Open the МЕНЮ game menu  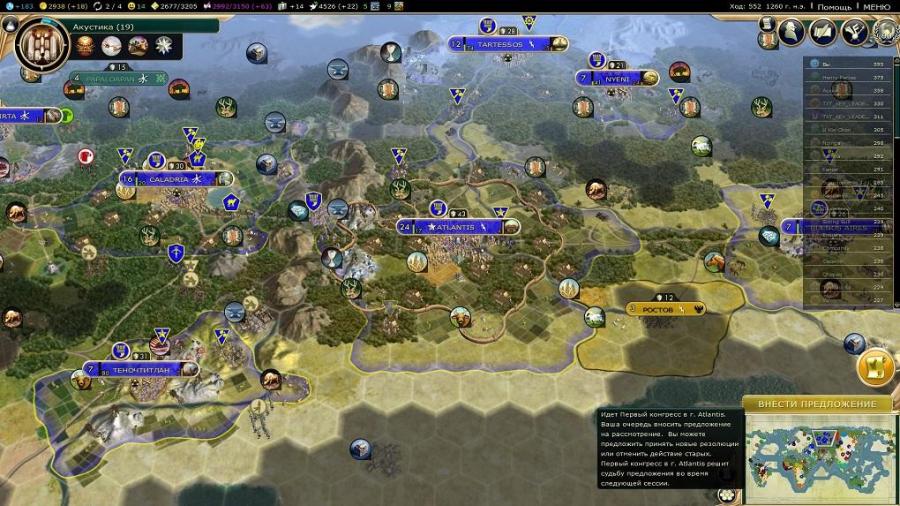click(875, 6)
